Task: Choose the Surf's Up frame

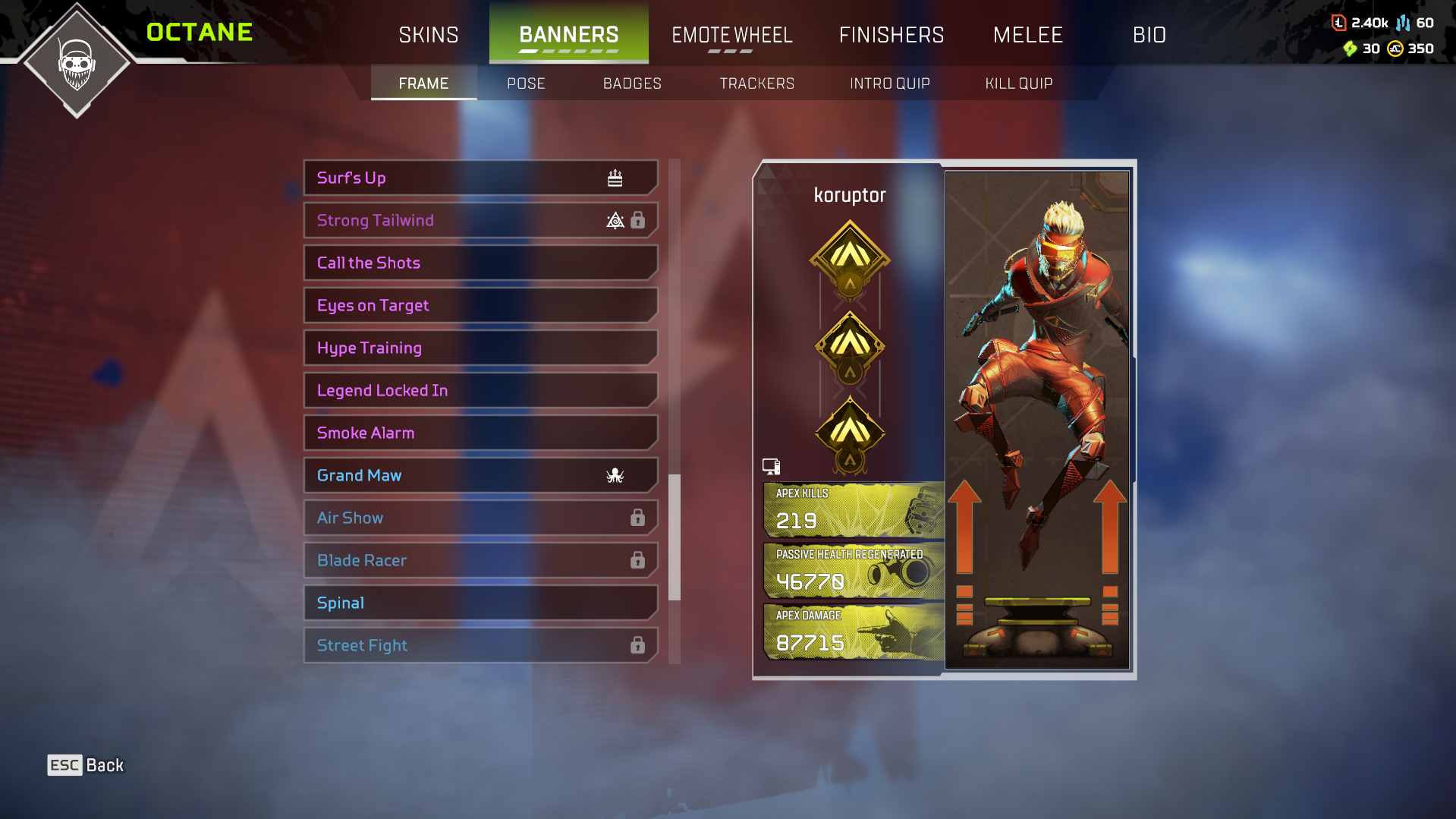Action: coord(480,178)
